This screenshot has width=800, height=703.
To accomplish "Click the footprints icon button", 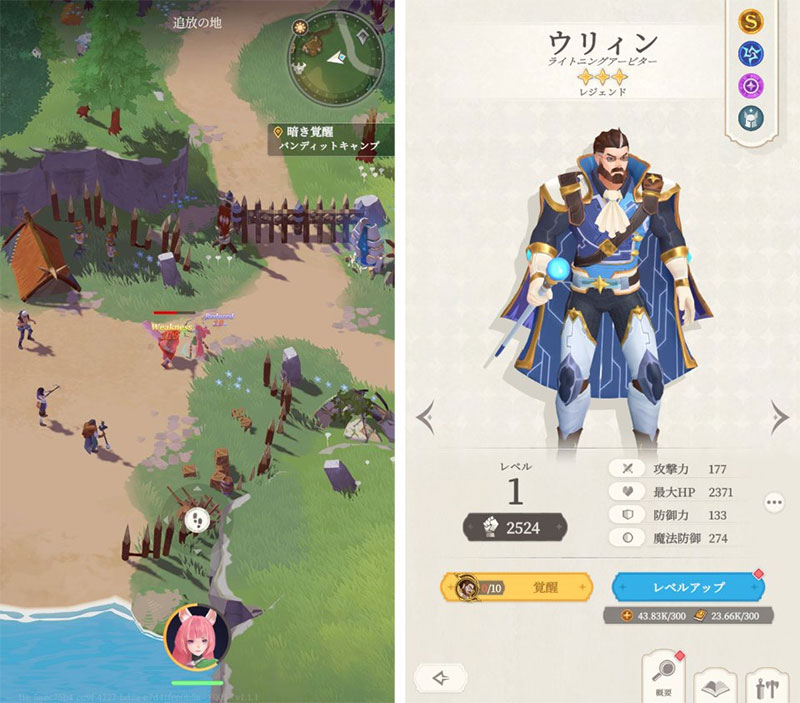I will pos(197,520).
